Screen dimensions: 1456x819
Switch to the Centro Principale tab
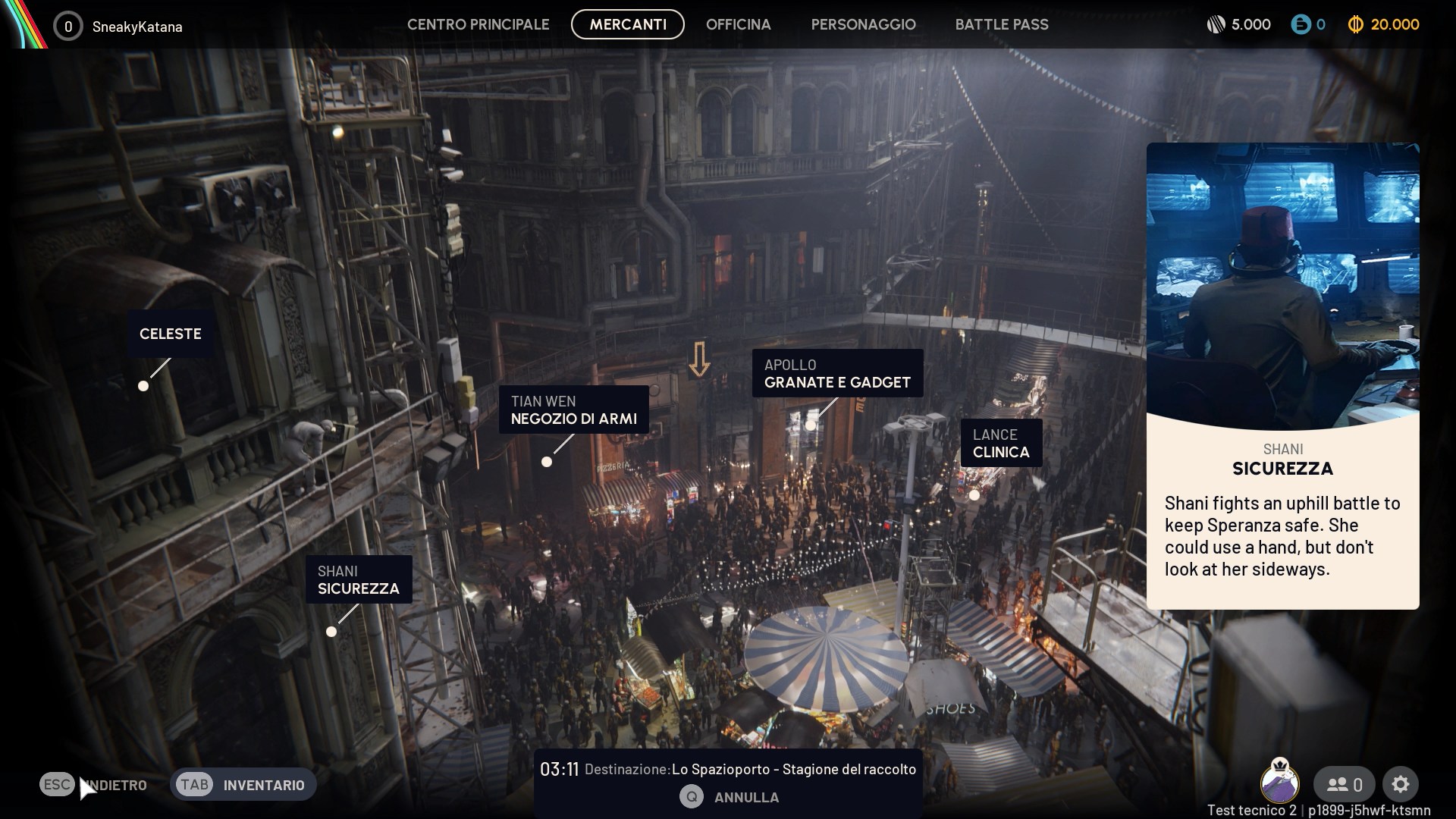pyautogui.click(x=478, y=24)
